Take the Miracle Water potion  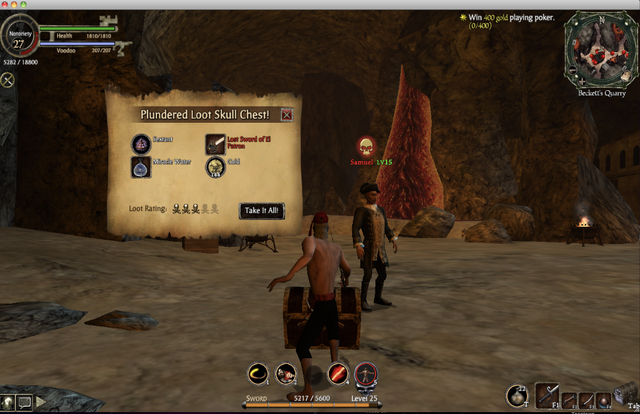(141, 168)
